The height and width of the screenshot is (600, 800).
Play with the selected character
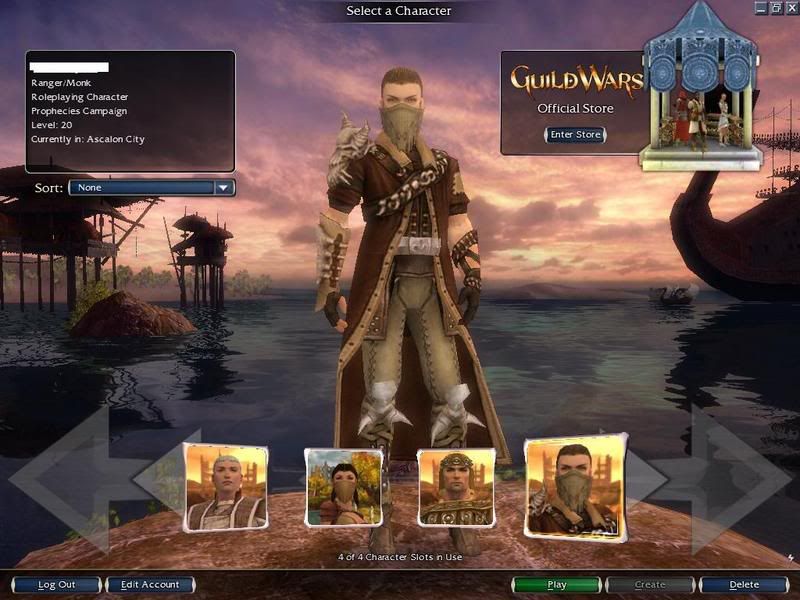[x=557, y=585]
